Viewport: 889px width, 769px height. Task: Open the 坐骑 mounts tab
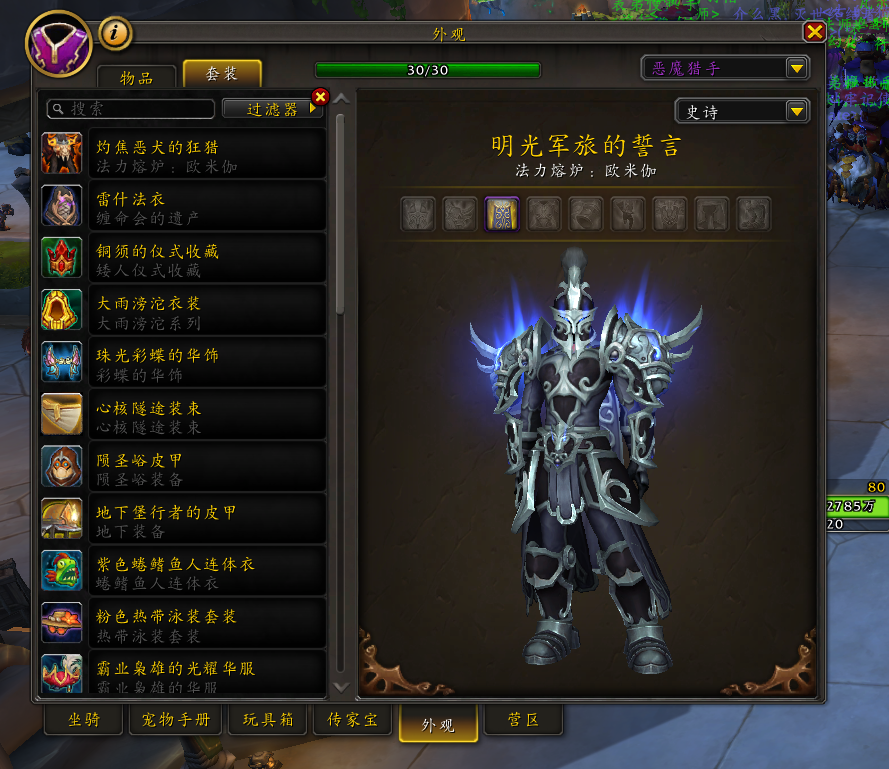84,720
